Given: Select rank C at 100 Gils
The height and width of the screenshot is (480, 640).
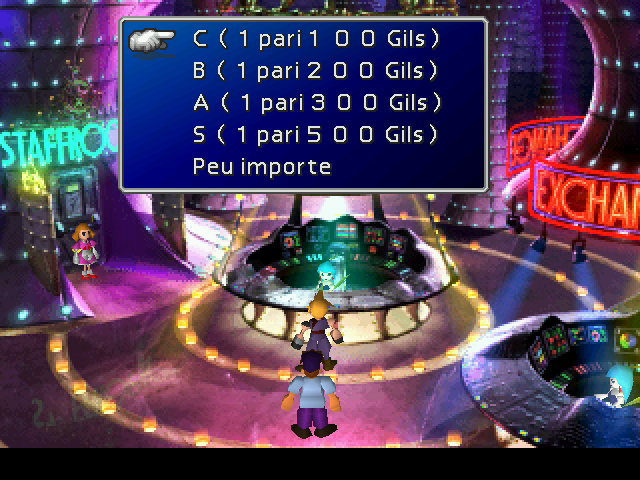Looking at the screenshot, I should point(316,40).
